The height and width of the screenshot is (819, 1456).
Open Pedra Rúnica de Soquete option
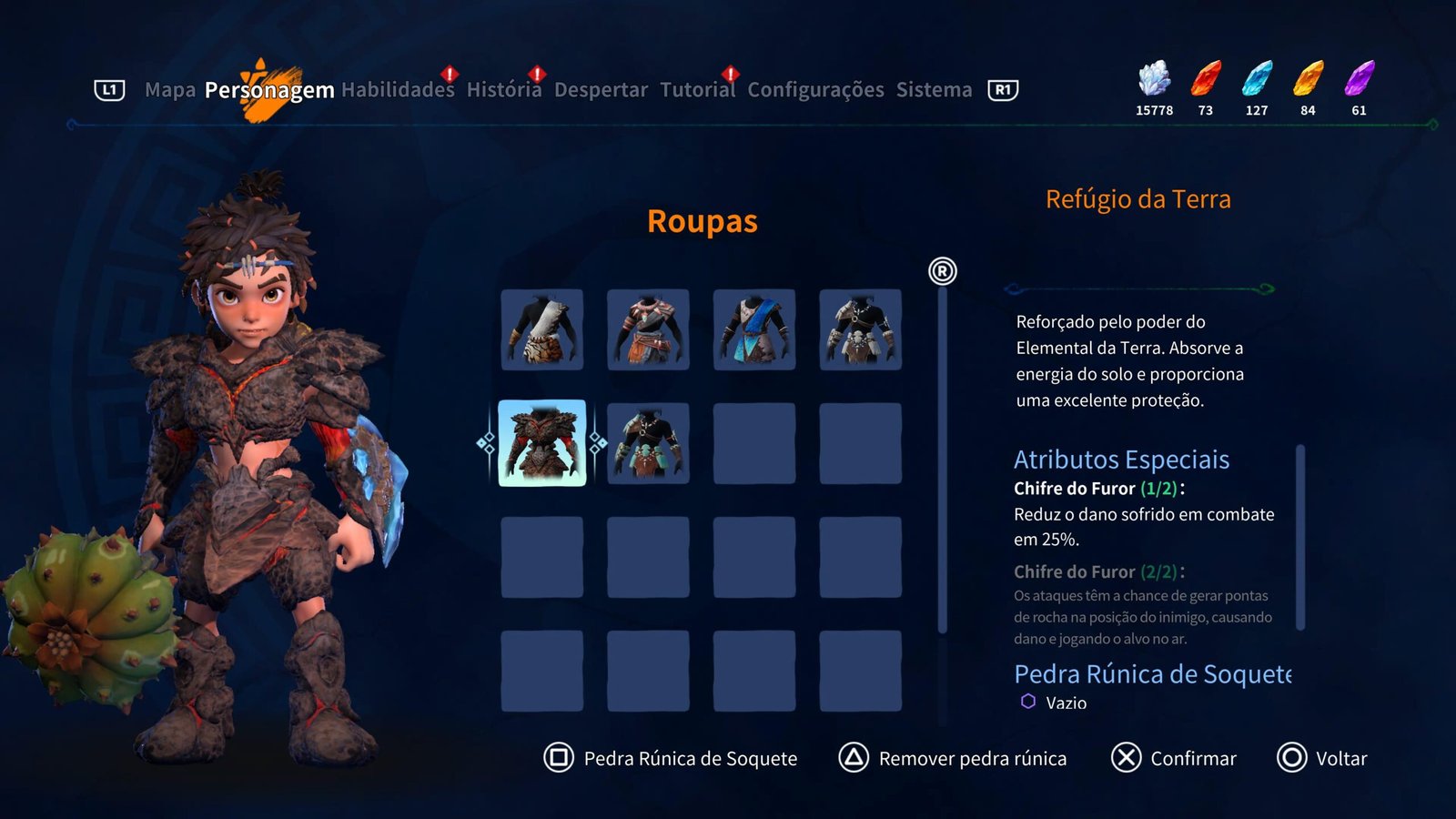671,758
